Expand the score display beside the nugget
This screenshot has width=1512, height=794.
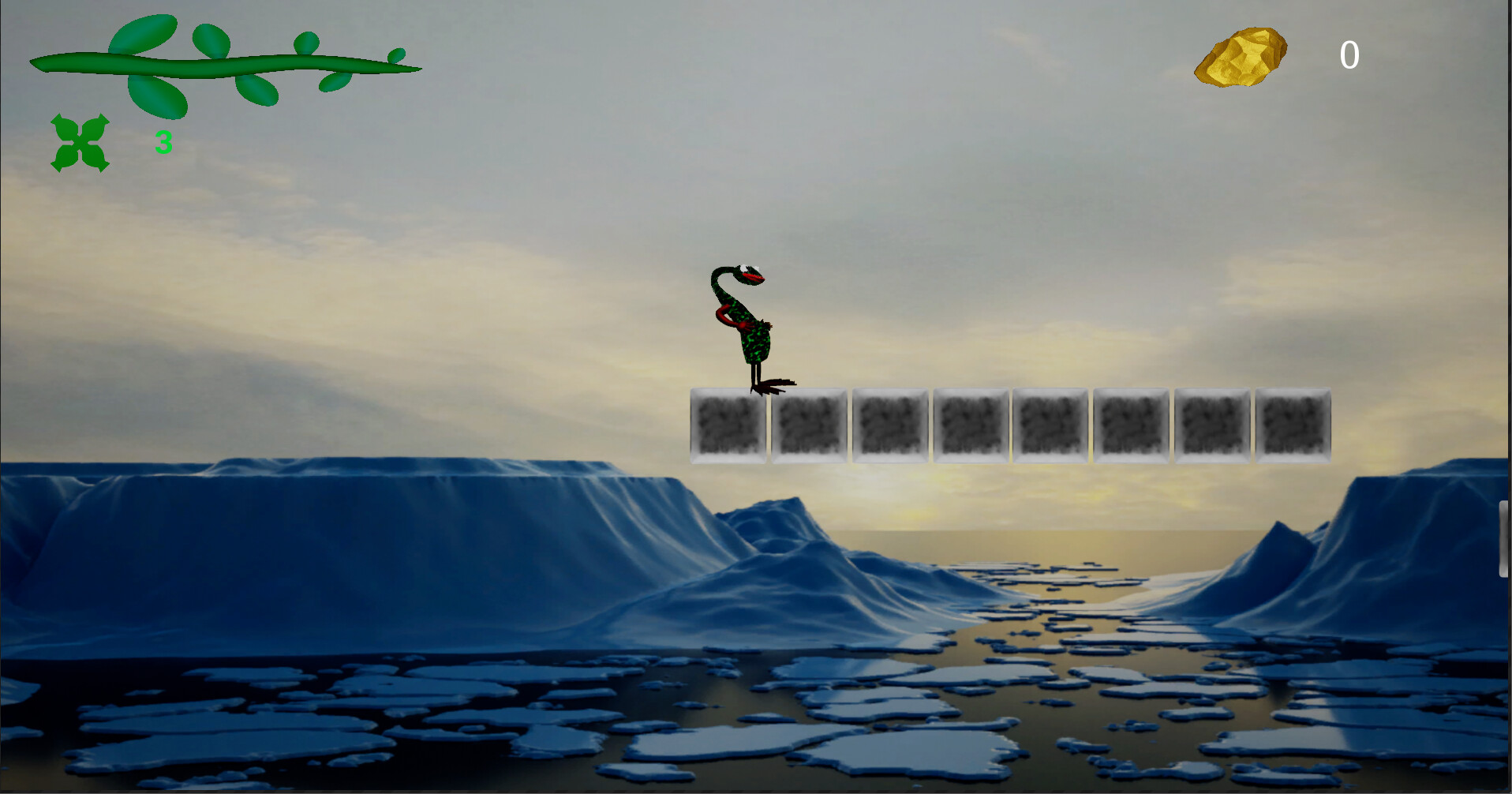point(1349,55)
